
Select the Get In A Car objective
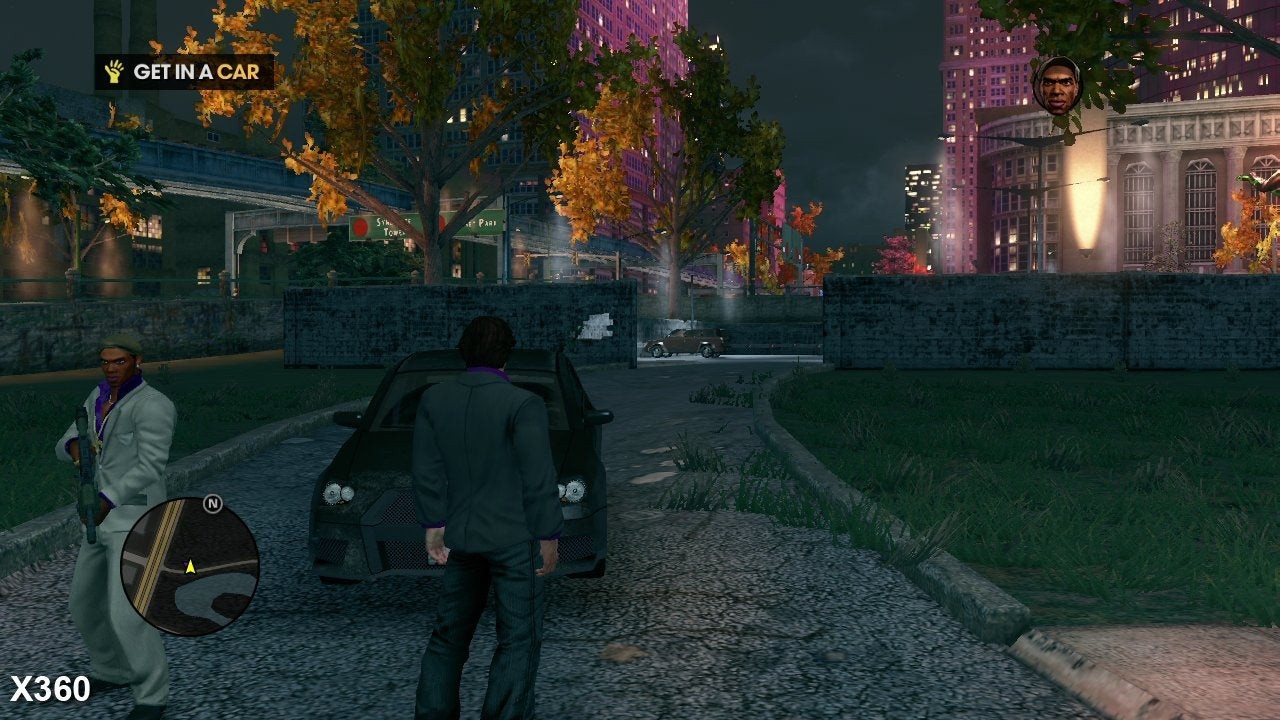point(185,72)
